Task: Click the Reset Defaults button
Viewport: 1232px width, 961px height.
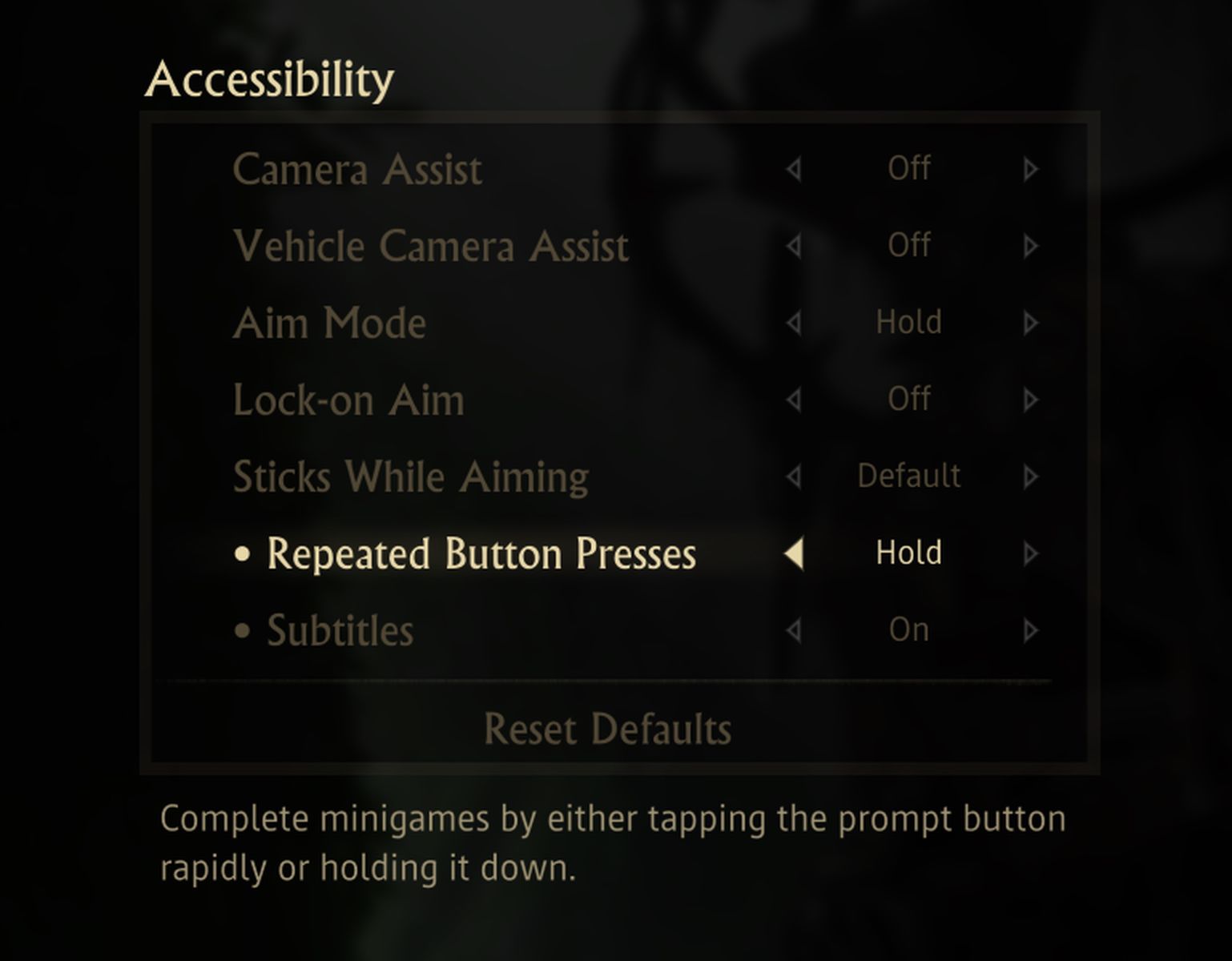Action: (609, 729)
